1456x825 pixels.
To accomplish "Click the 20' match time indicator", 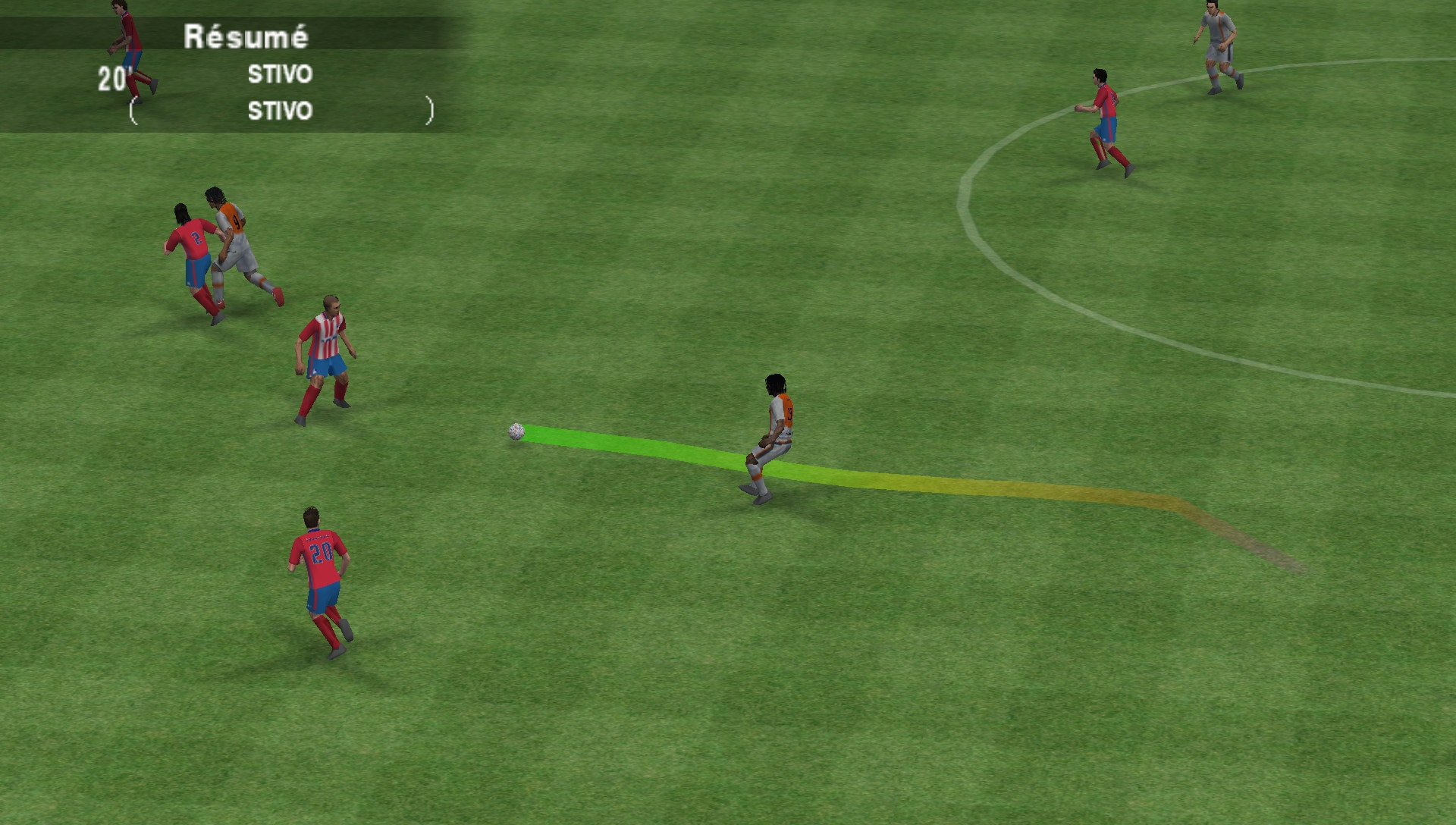I will [x=112, y=76].
